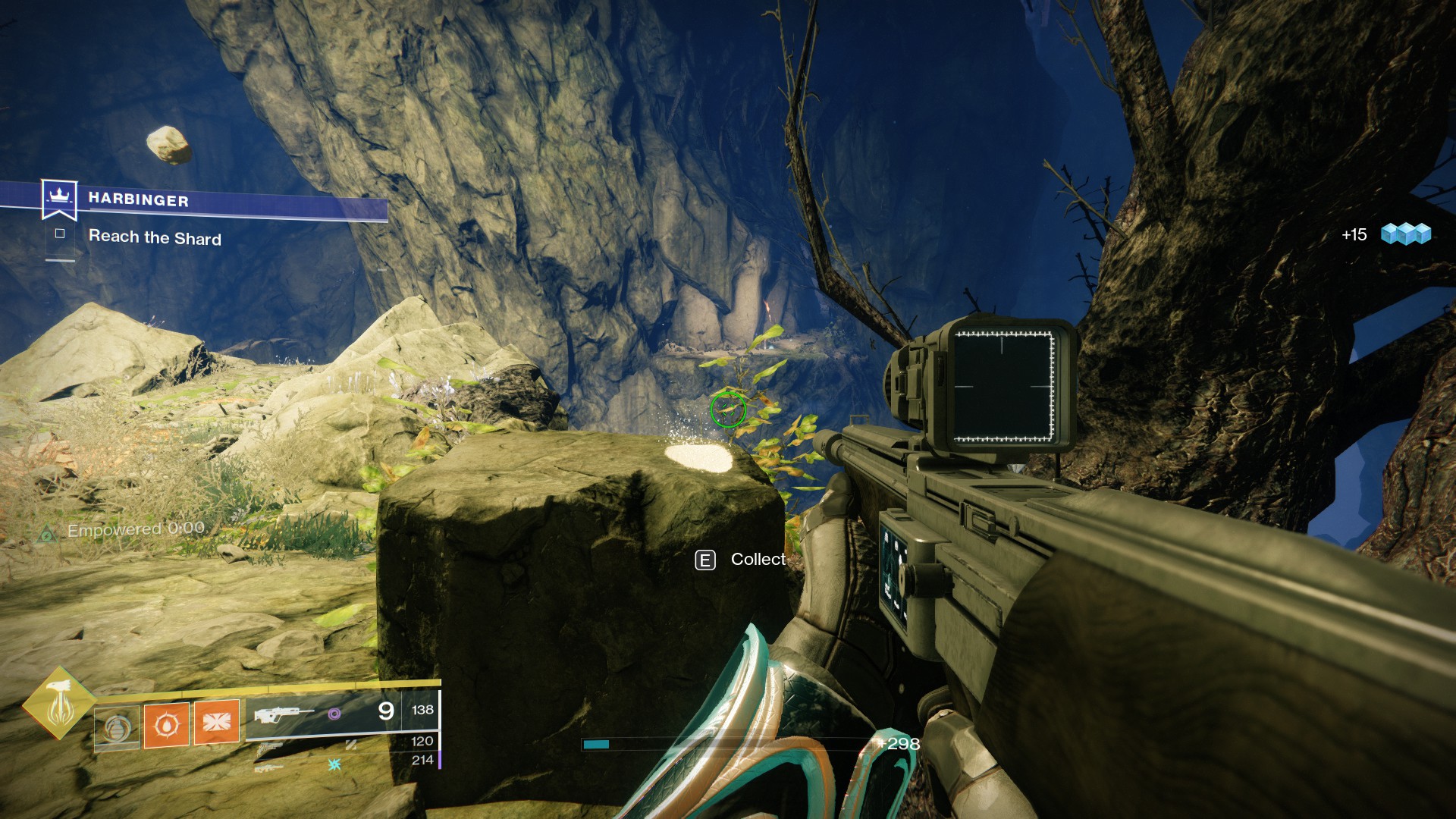Trigger the orange burst class ability
1456x819 pixels.
[216, 720]
